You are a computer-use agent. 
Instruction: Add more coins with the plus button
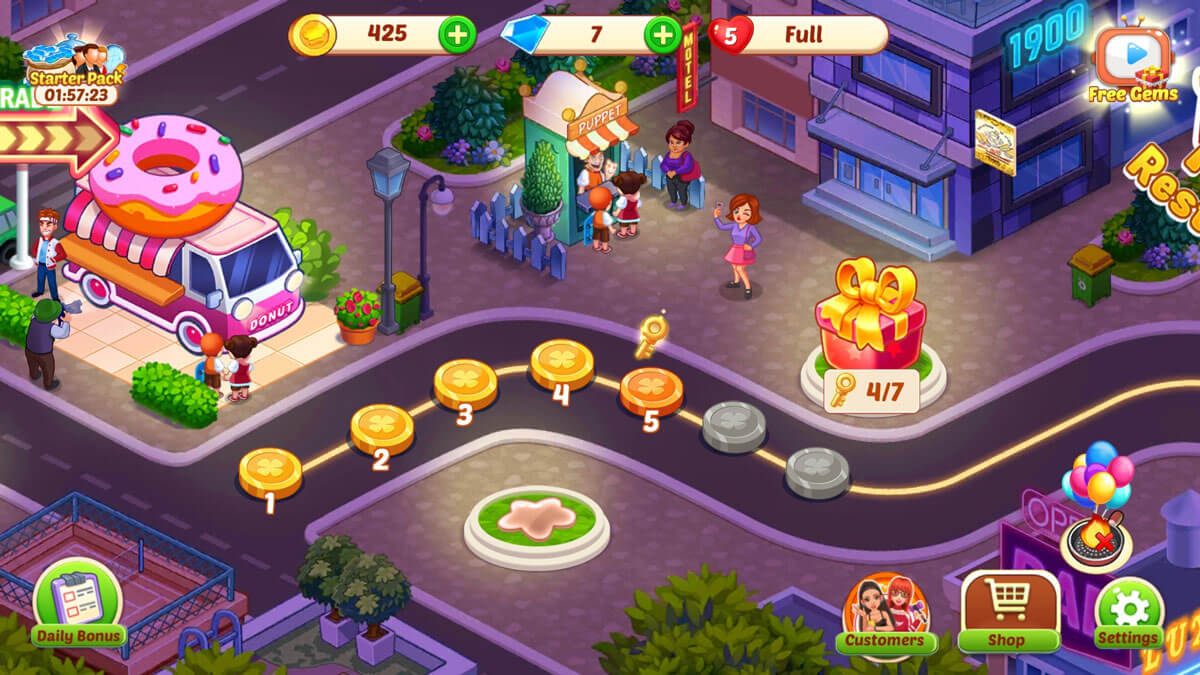click(457, 35)
